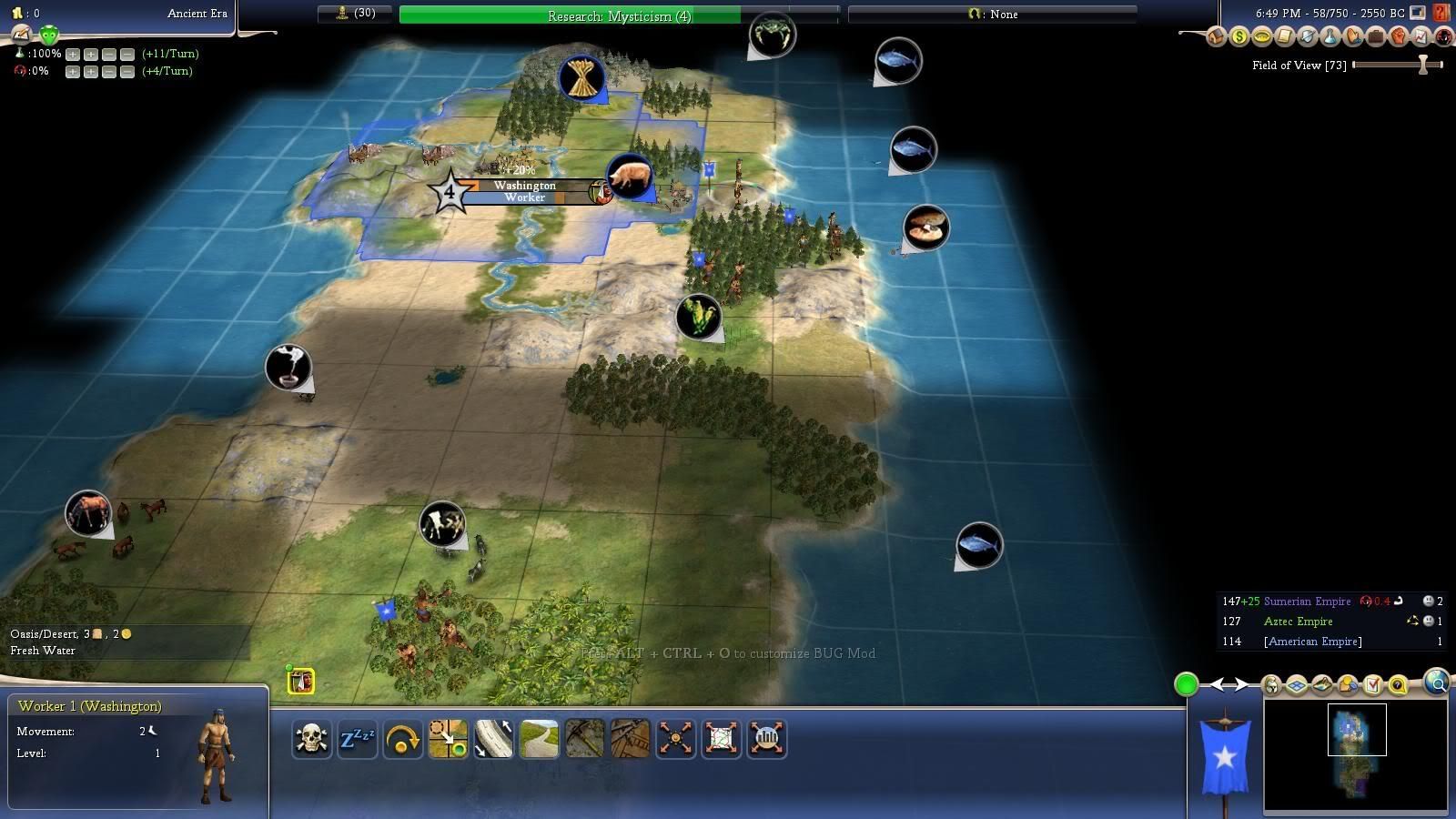Select the Washington city bar
This screenshot has width=1456, height=819.
(x=524, y=185)
